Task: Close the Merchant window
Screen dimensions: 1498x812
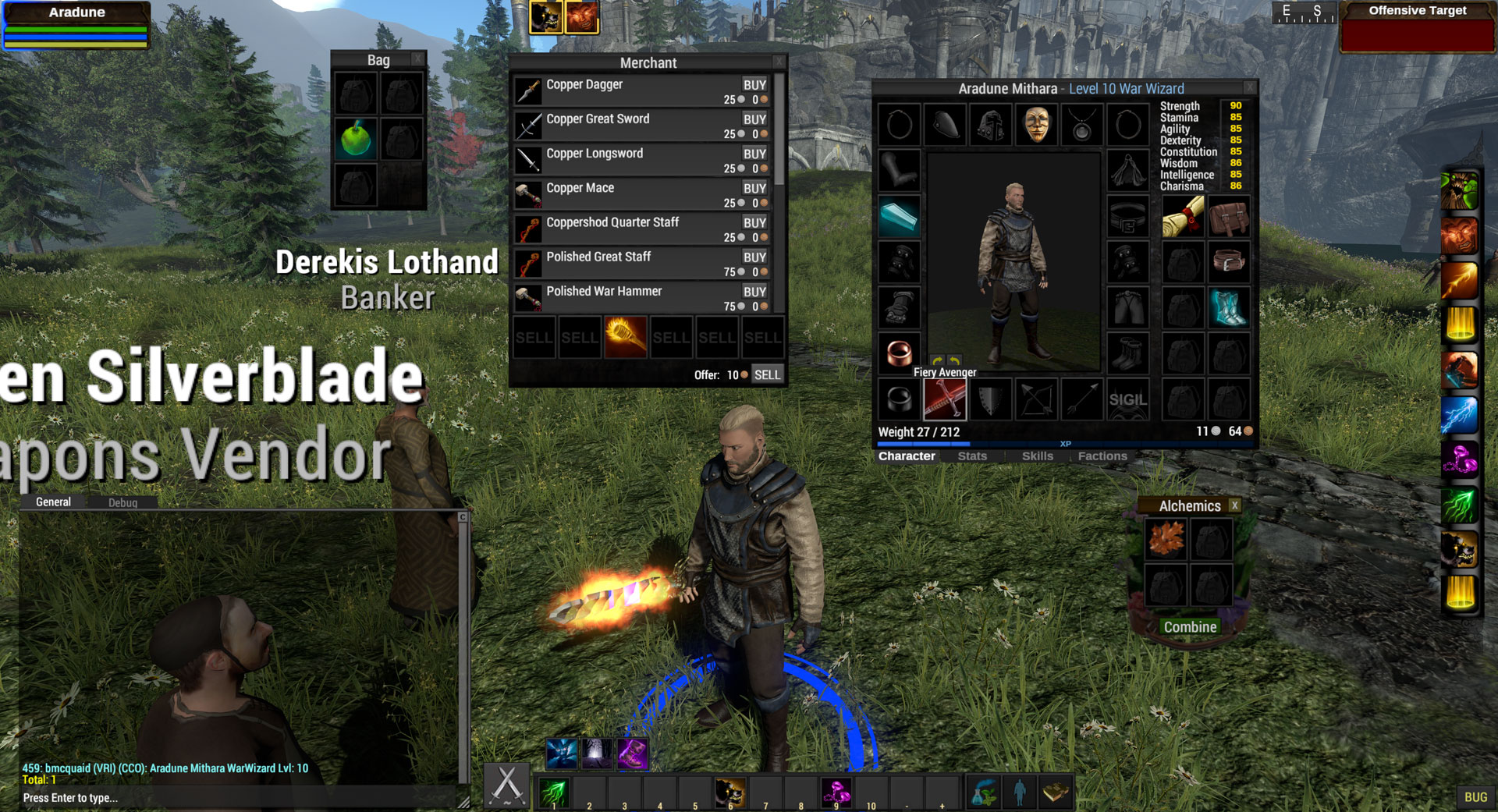Action: (x=779, y=61)
